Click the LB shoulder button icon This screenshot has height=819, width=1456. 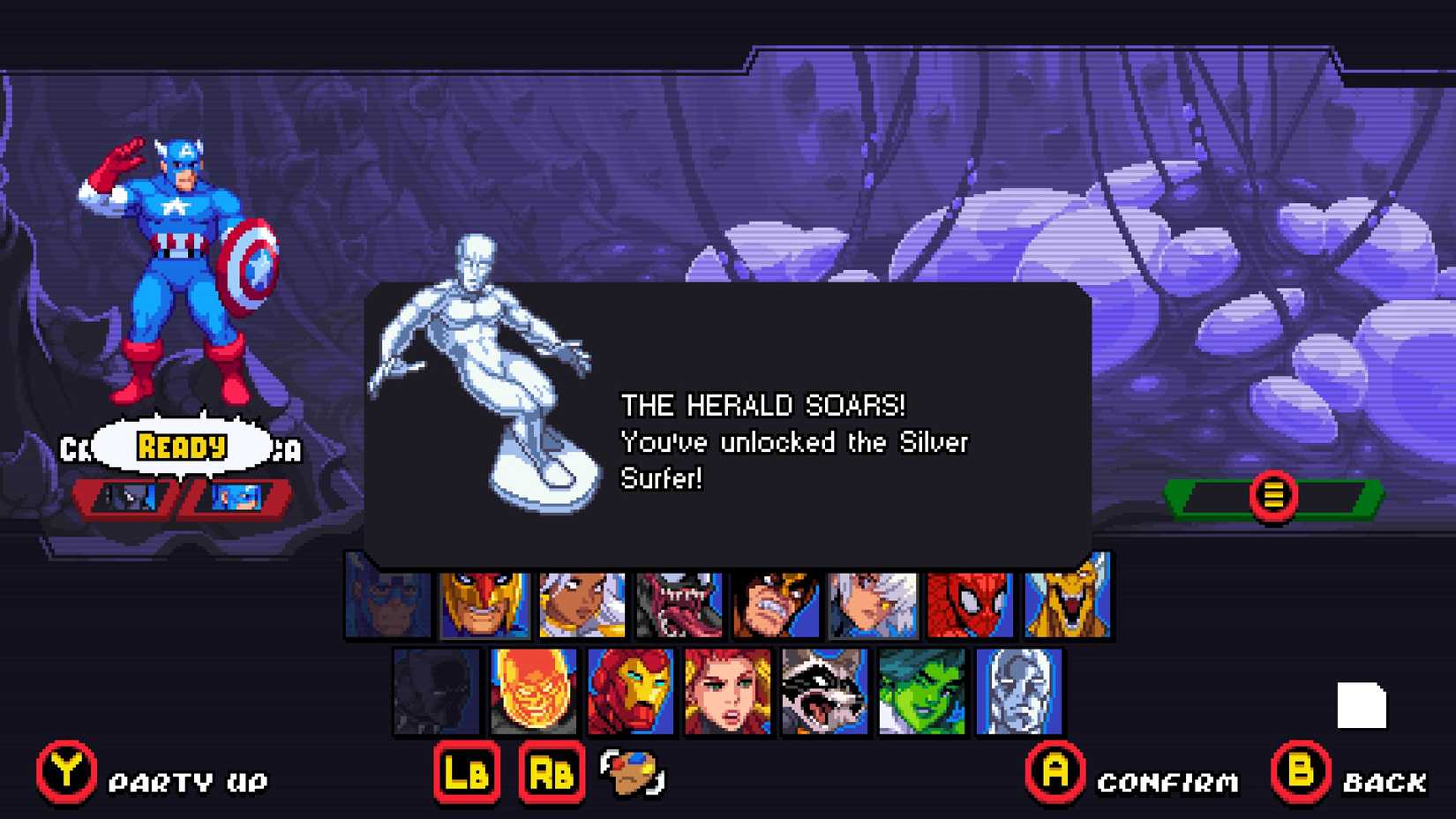[x=467, y=774]
